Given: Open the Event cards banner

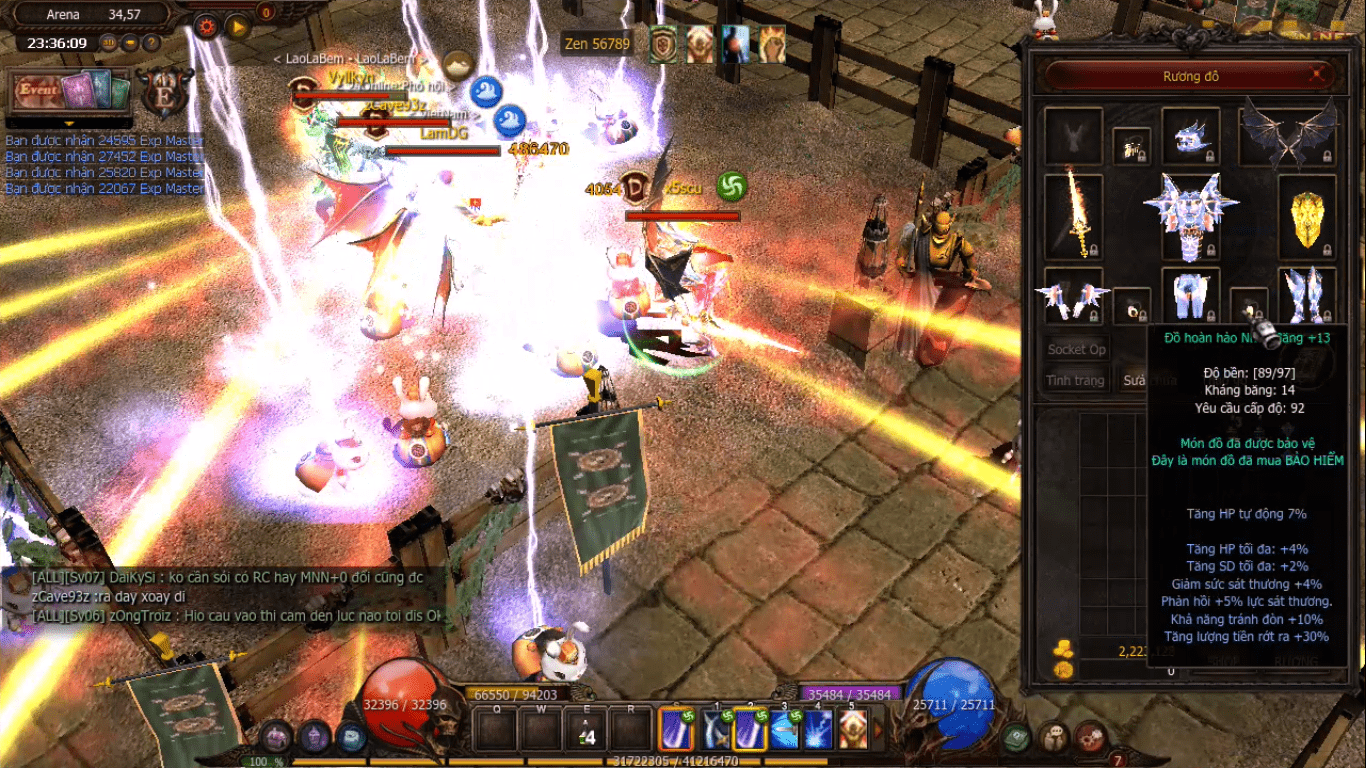Looking at the screenshot, I should (71, 92).
